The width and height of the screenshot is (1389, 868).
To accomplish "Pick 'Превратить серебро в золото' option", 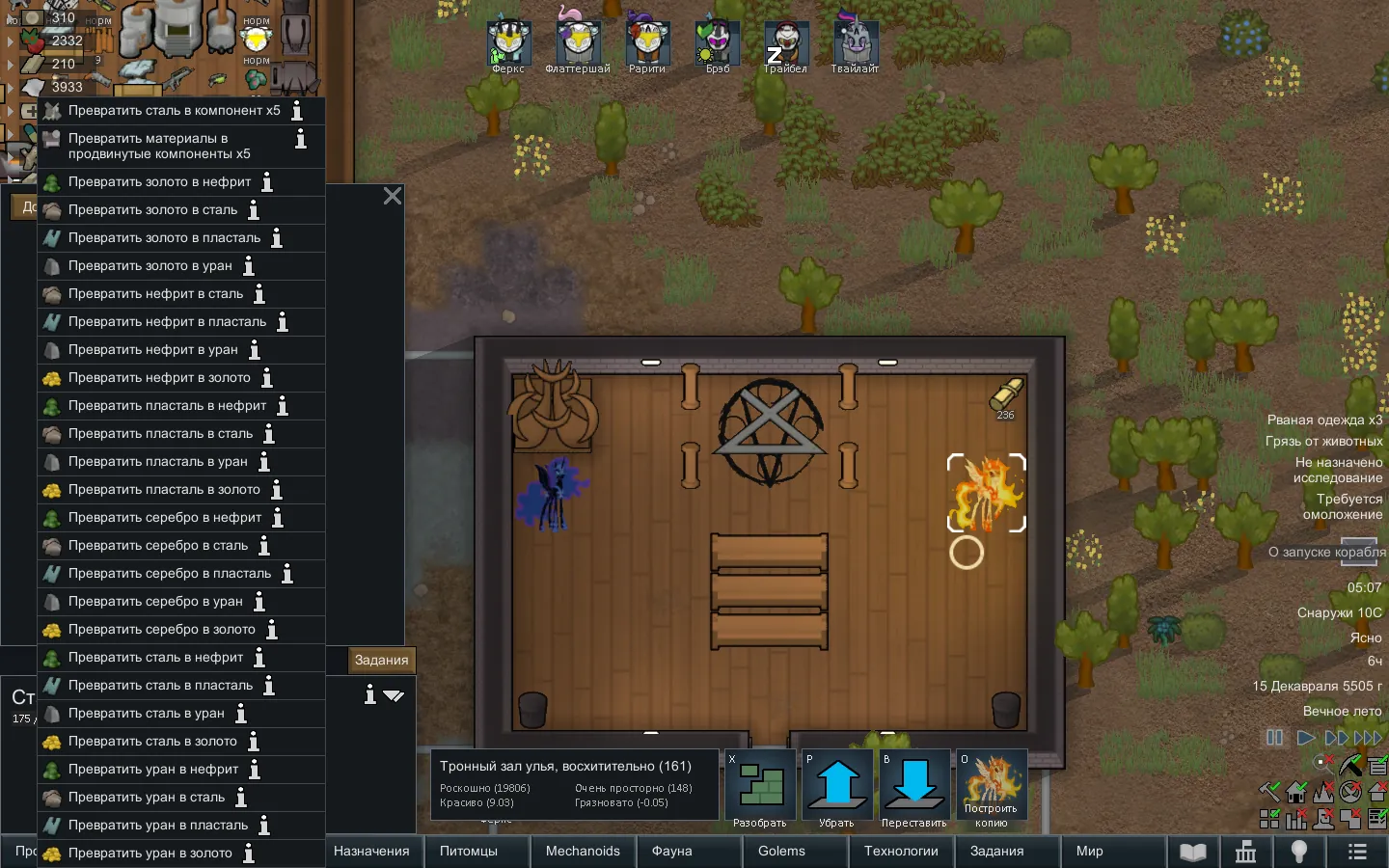I will pyautogui.click(x=161, y=630).
